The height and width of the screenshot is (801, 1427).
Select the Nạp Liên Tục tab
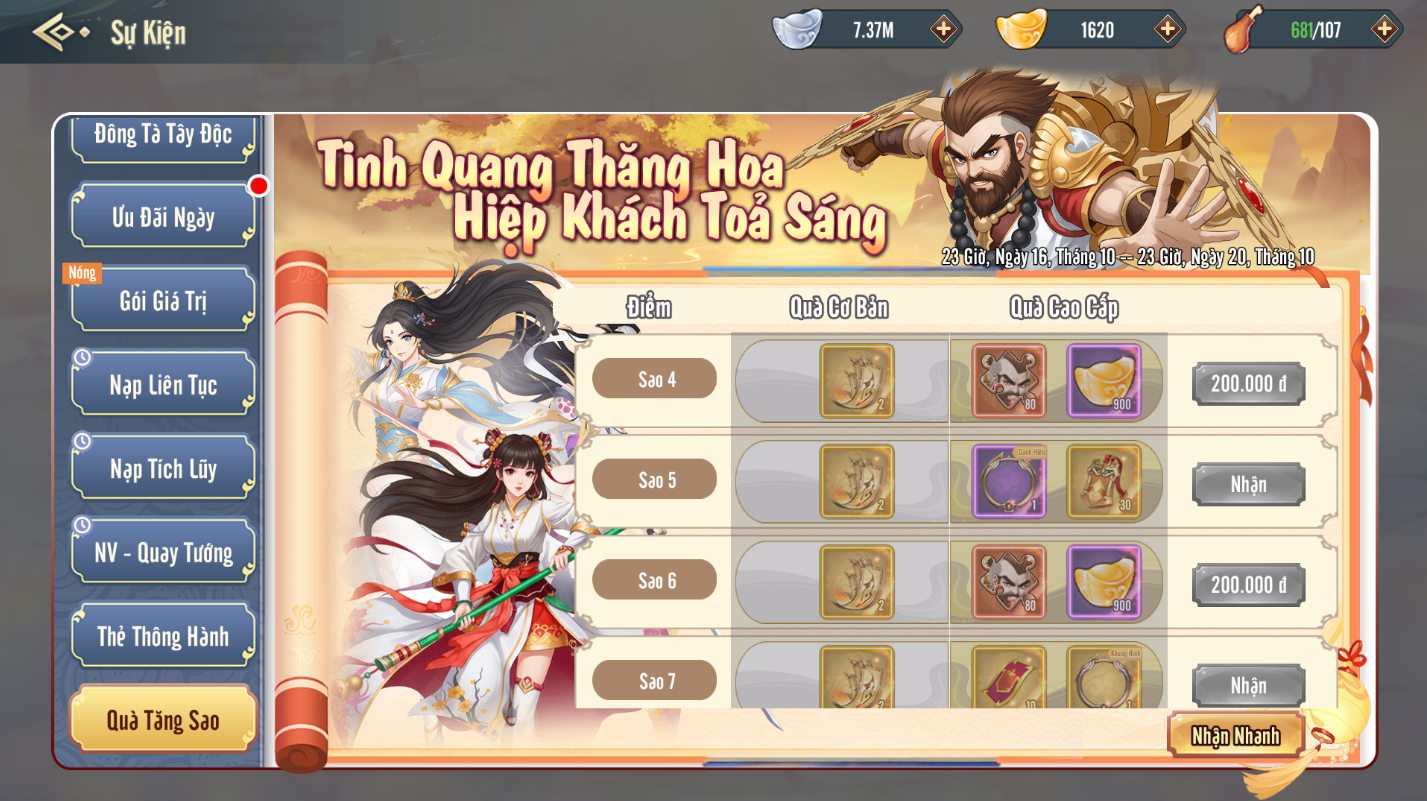coord(163,384)
